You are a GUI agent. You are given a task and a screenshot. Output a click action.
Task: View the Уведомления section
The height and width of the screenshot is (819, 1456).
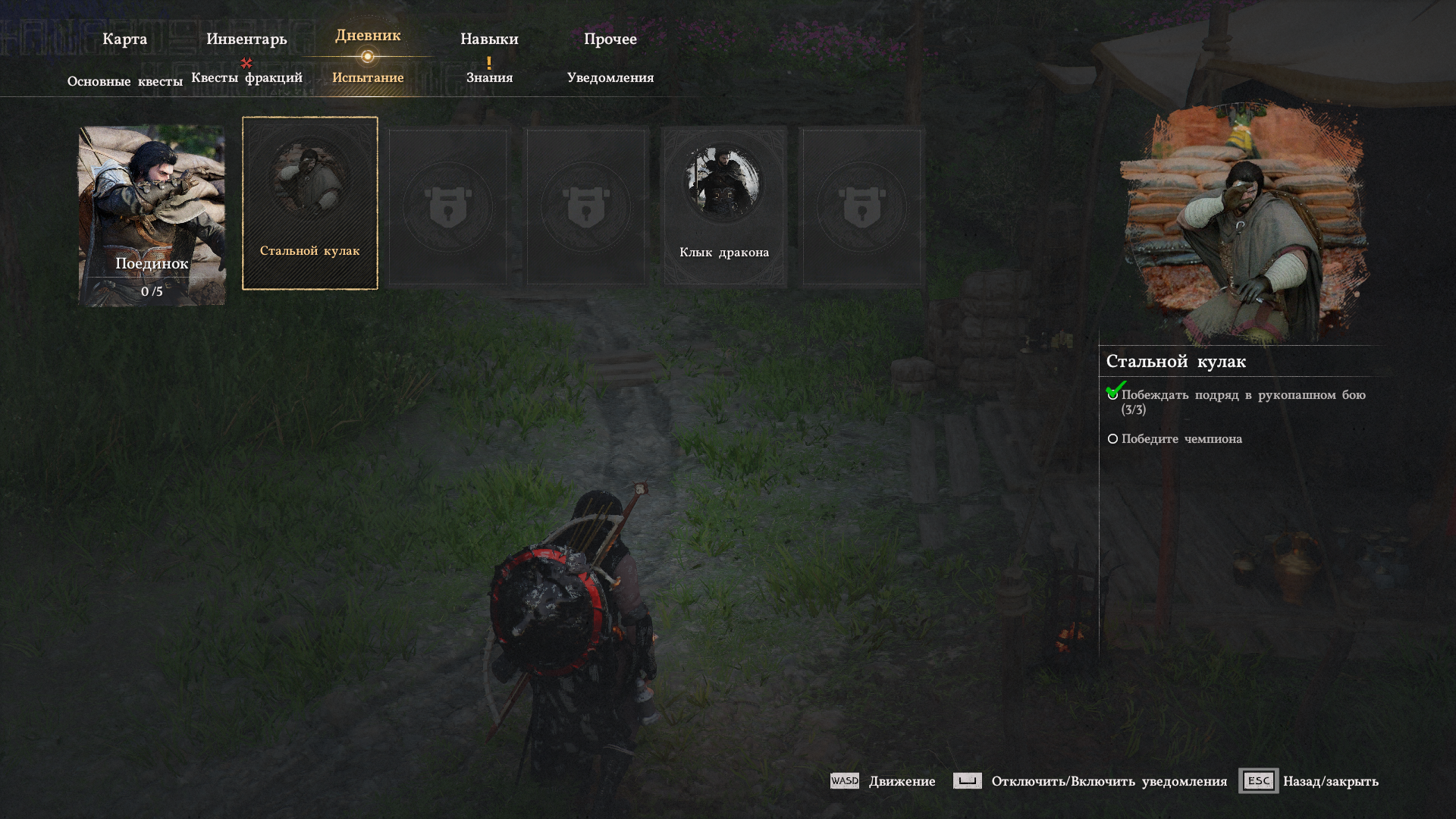click(610, 77)
